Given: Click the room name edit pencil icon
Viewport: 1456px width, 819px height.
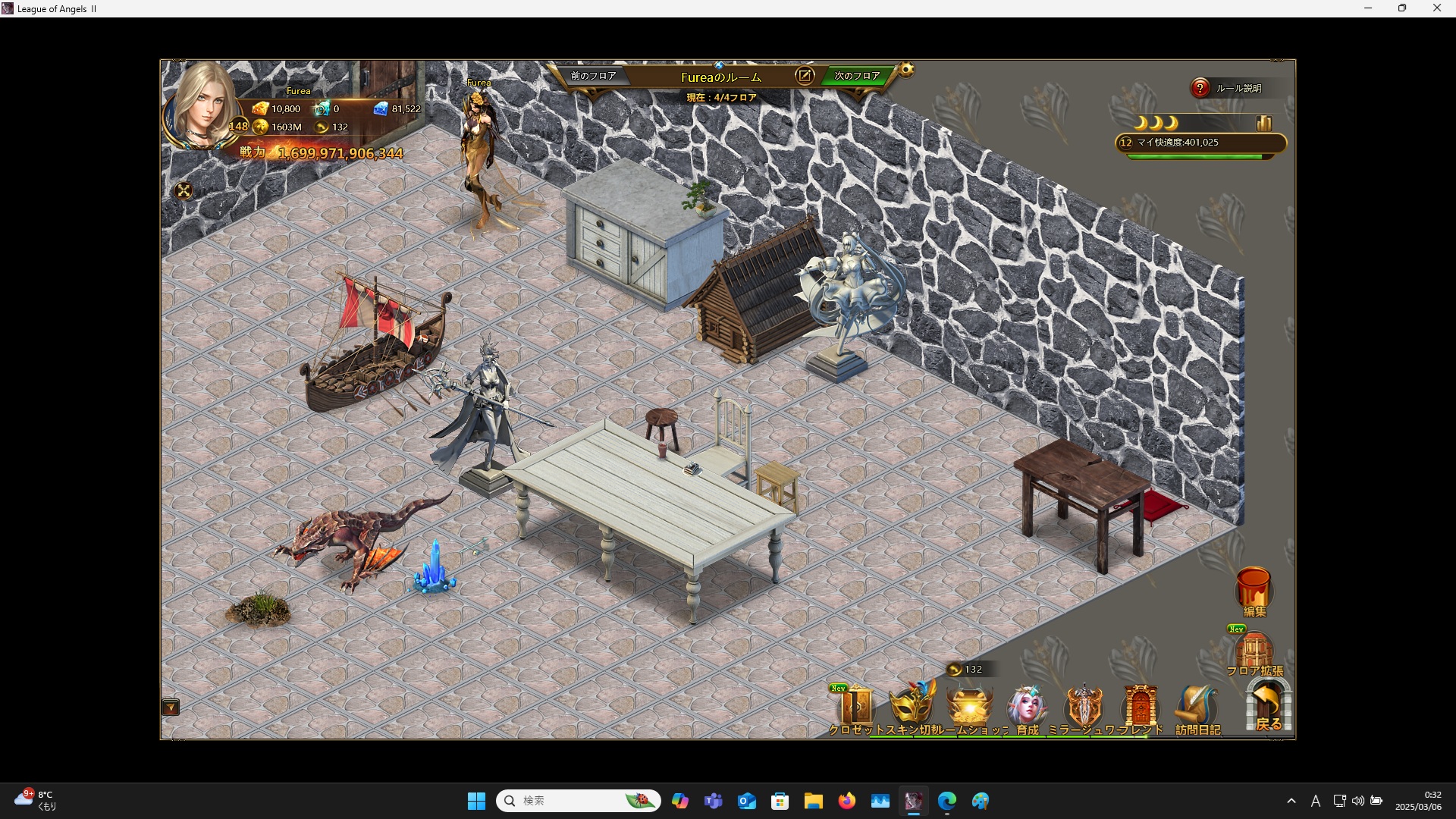Looking at the screenshot, I should [x=805, y=76].
